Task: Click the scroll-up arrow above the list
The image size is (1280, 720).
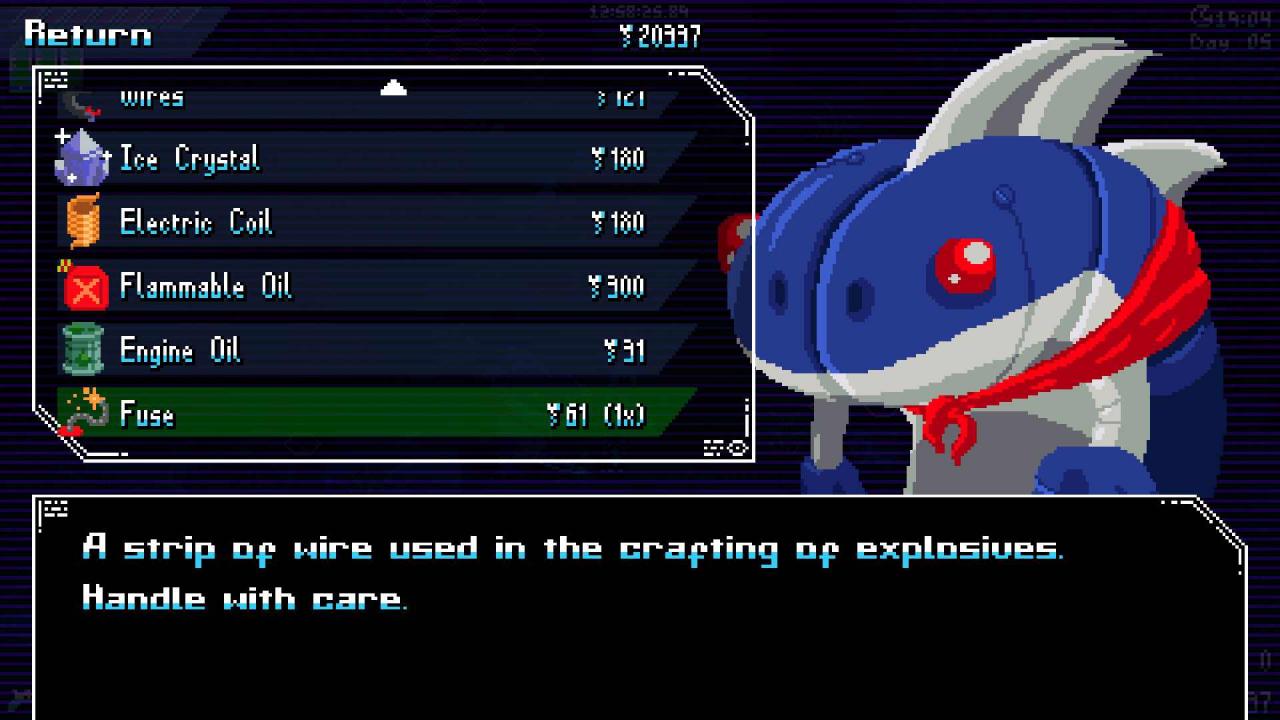Action: [394, 88]
